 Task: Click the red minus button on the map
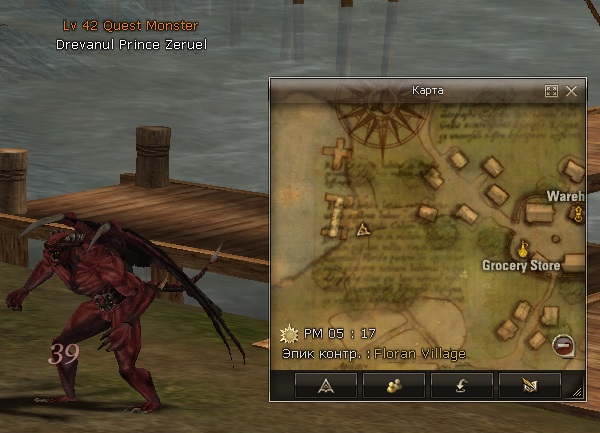point(563,345)
